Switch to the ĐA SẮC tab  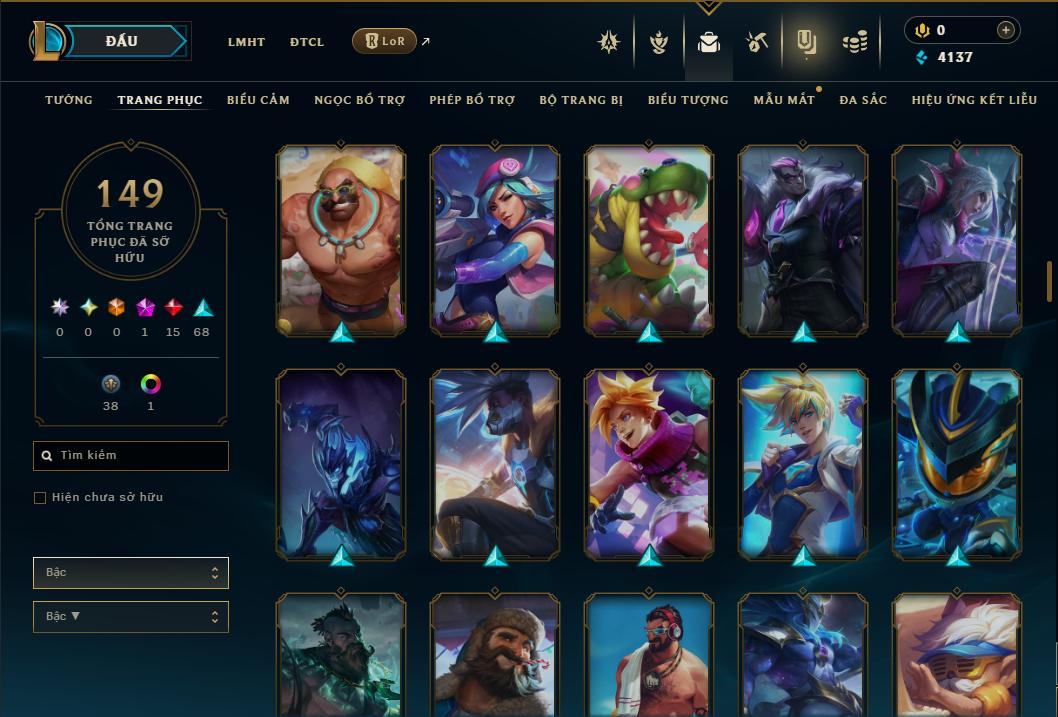point(863,100)
